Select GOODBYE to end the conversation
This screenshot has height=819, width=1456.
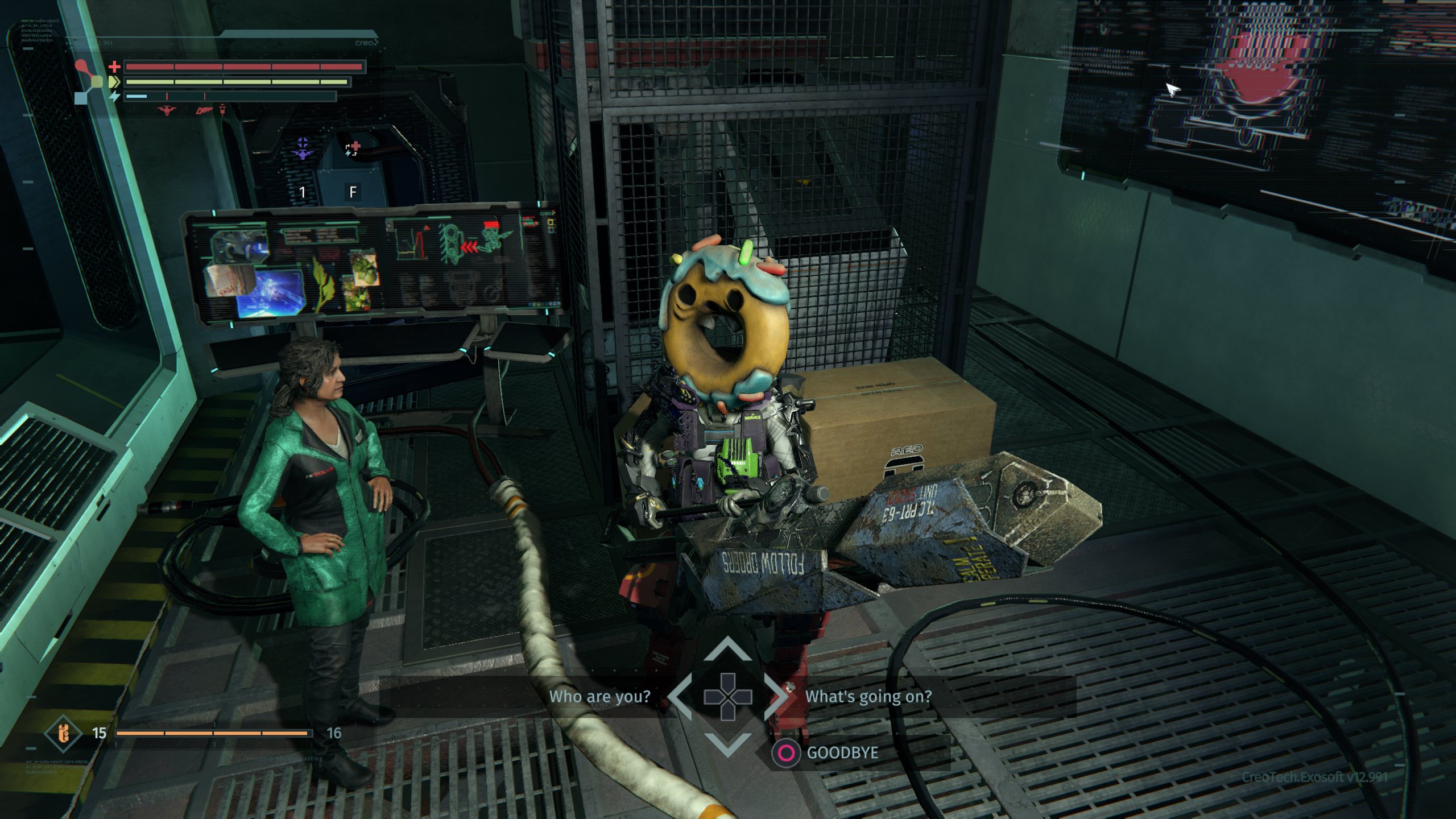click(842, 753)
